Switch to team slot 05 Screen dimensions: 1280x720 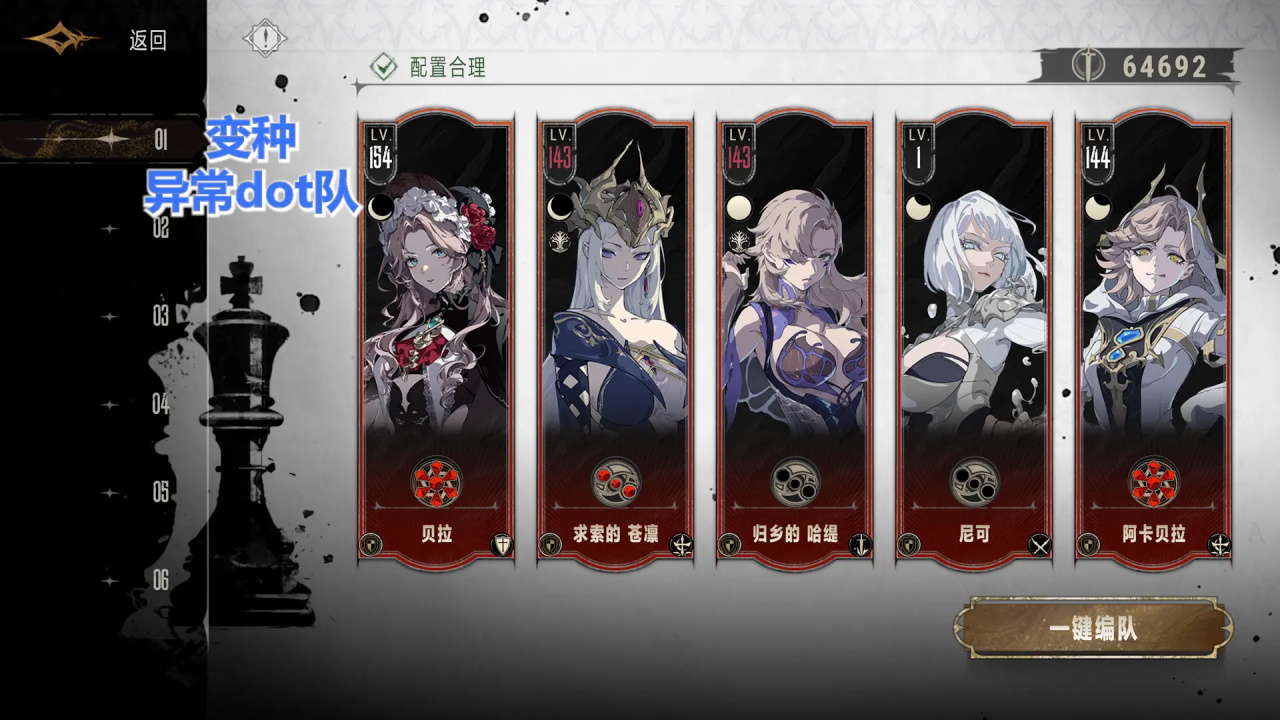(160, 492)
